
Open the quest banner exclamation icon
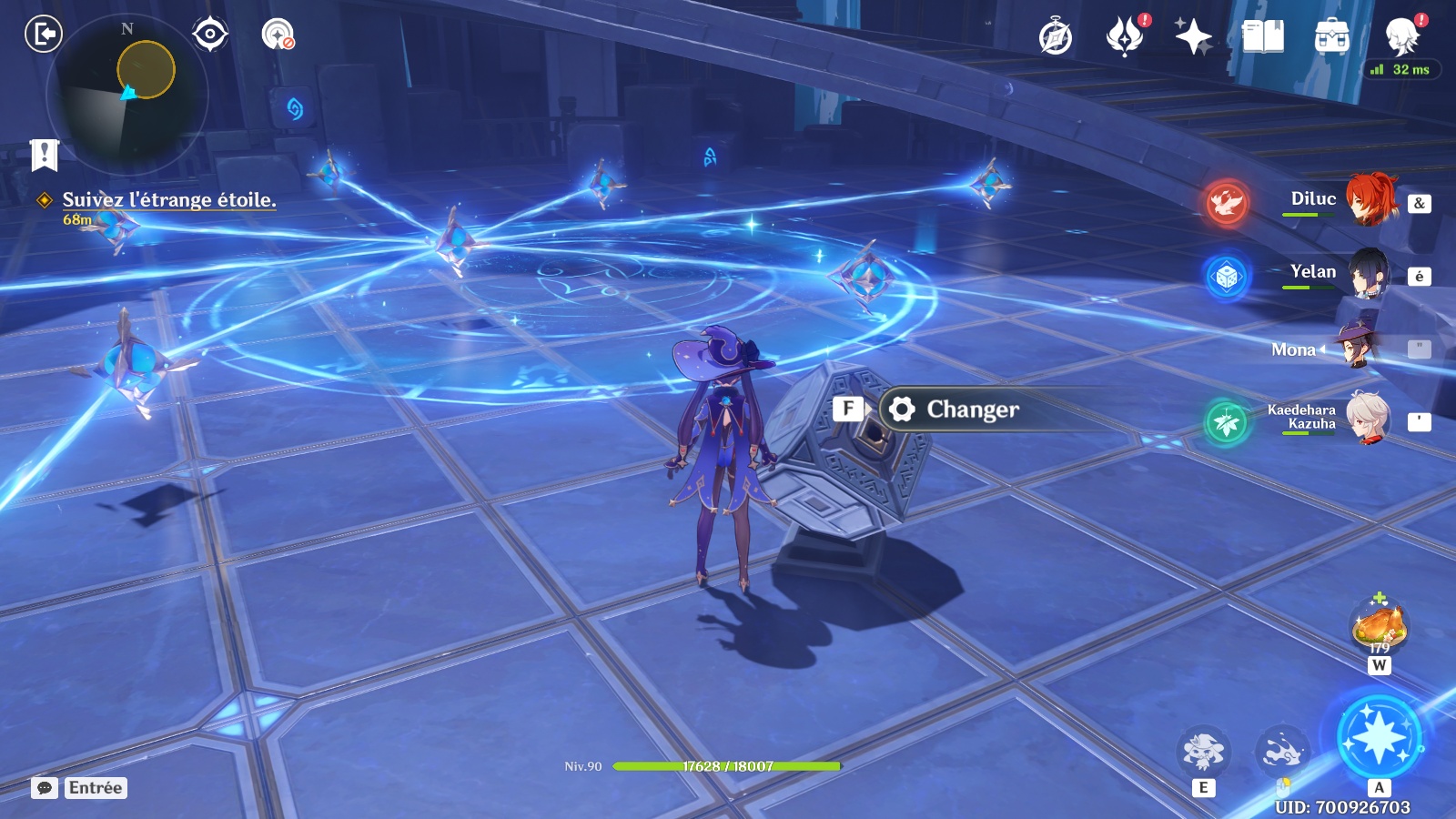tap(44, 155)
